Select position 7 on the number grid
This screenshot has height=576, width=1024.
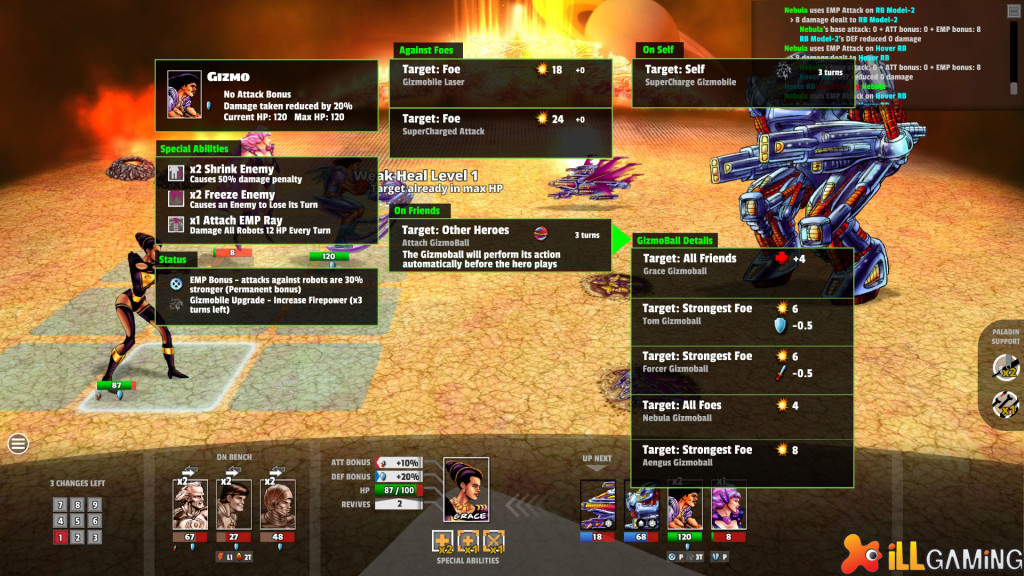click(61, 505)
